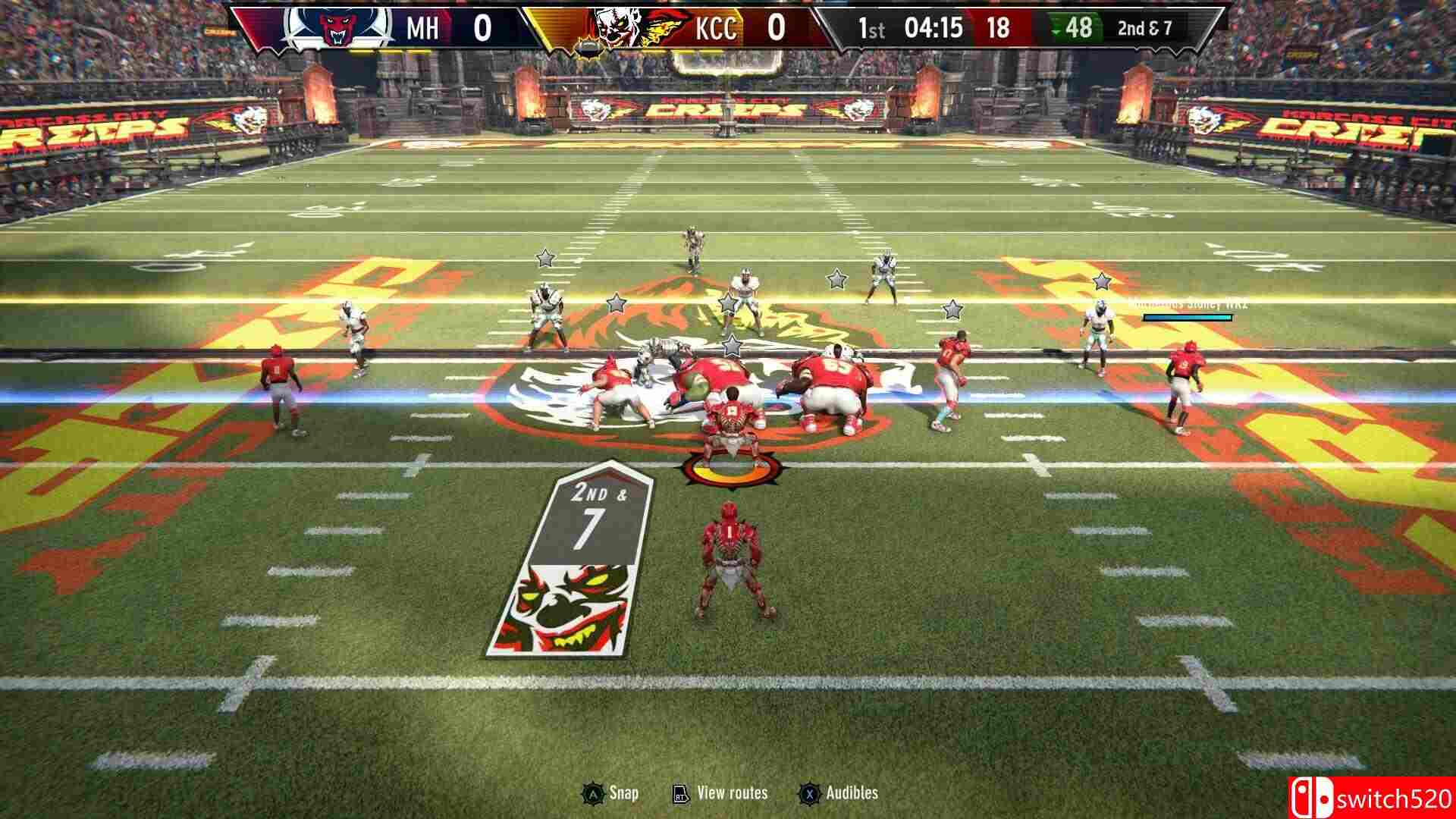Open the Audibles menu
Viewport: 1456px width, 819px height.
tap(852, 791)
